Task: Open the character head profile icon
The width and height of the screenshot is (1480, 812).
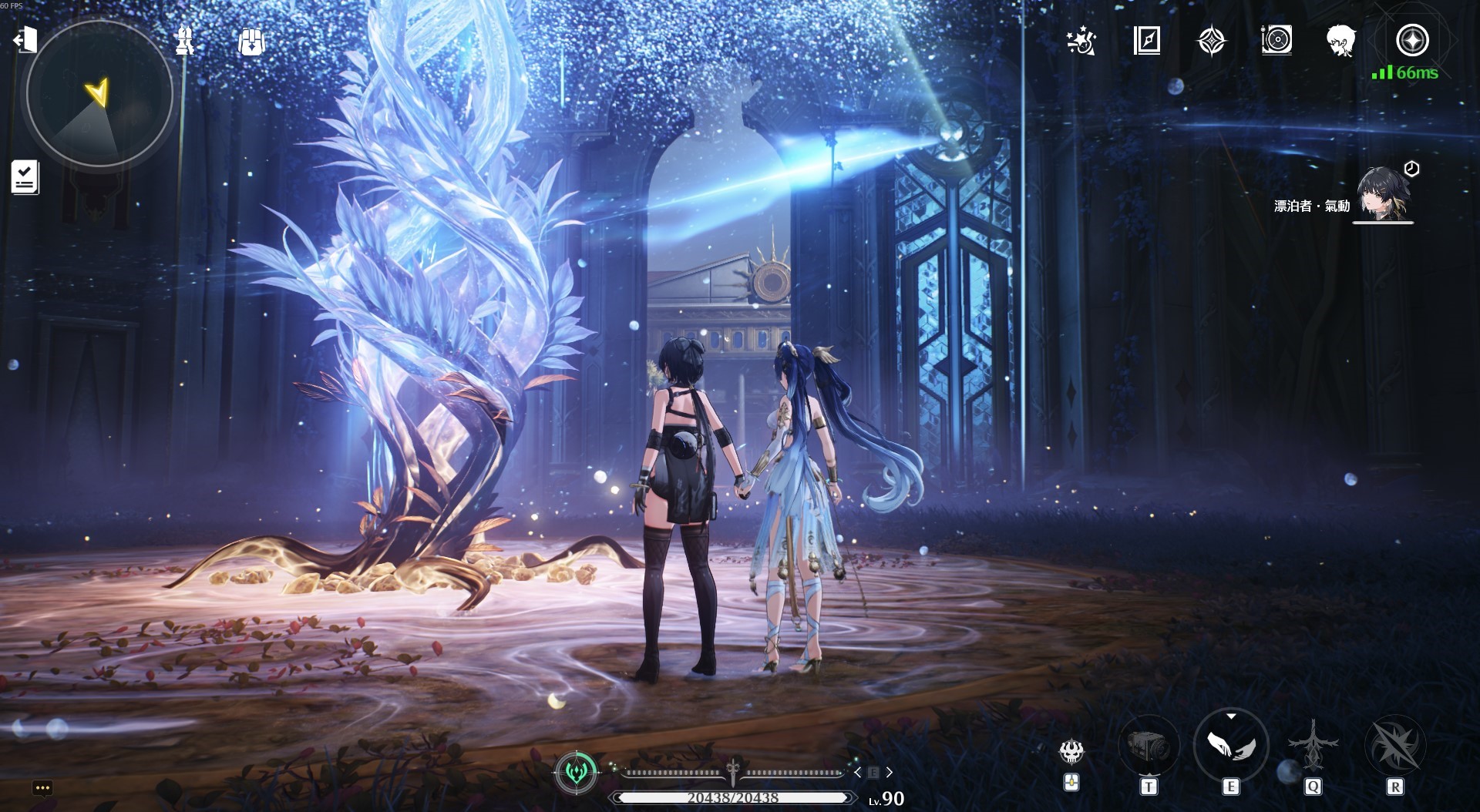Action: [1341, 40]
